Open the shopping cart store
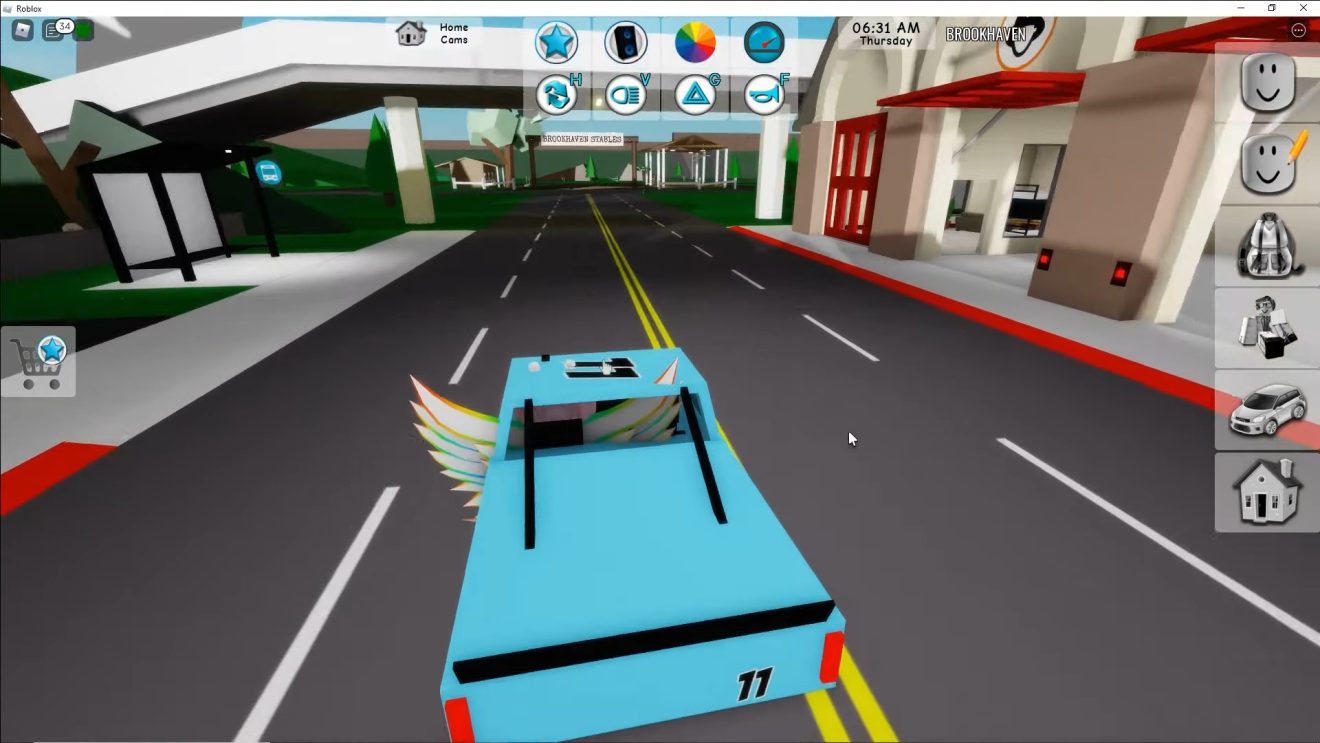1320x743 pixels. coord(38,361)
